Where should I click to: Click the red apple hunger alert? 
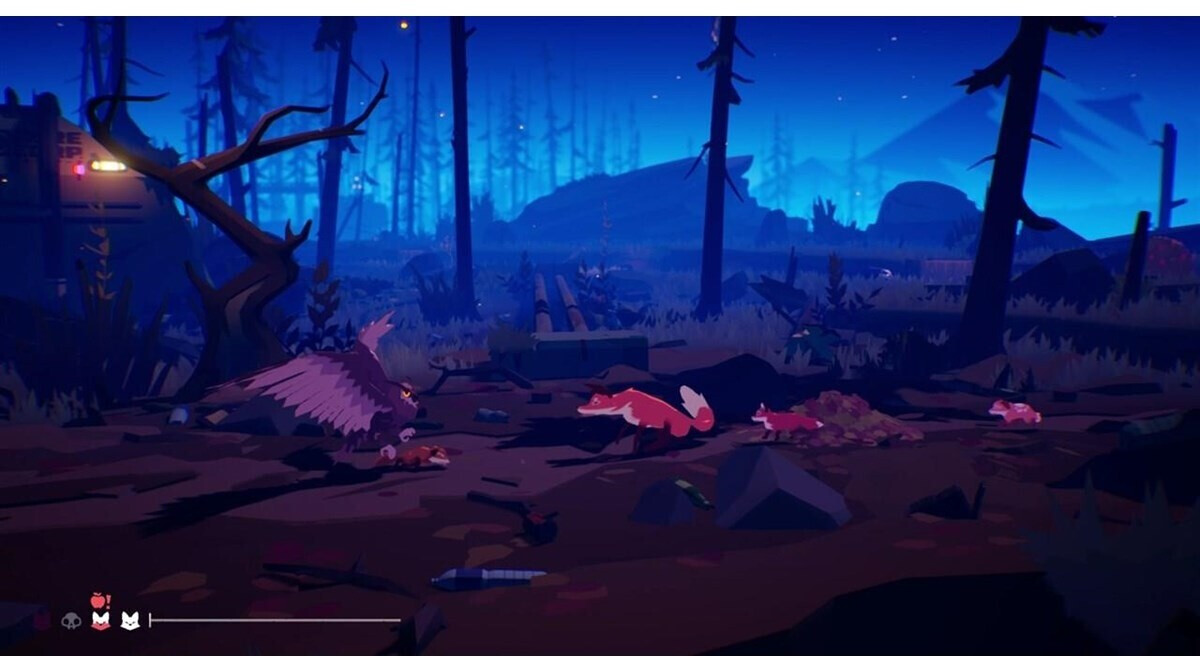click(99, 600)
